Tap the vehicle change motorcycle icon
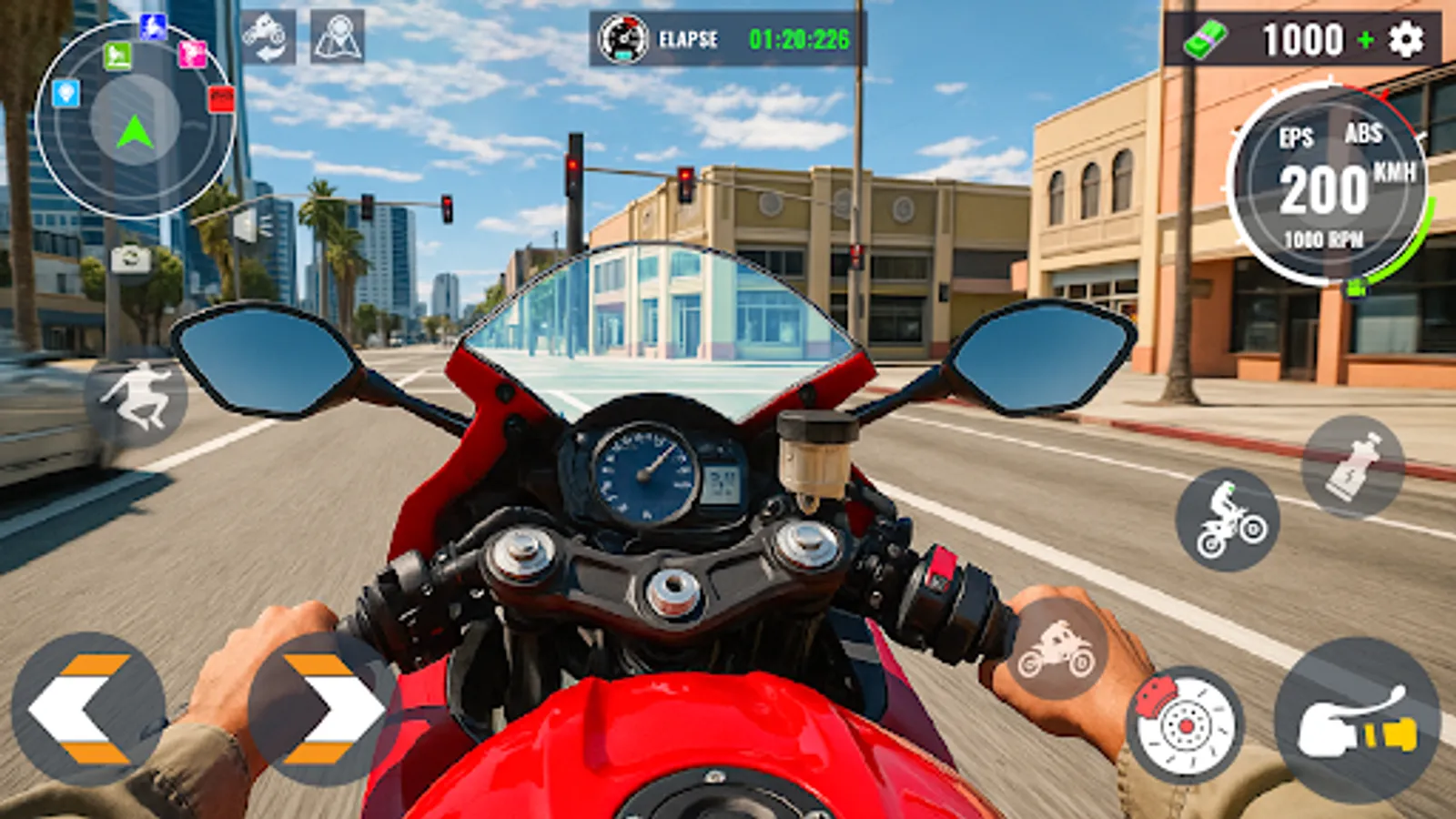Viewport: 1456px width, 819px height. click(x=264, y=36)
